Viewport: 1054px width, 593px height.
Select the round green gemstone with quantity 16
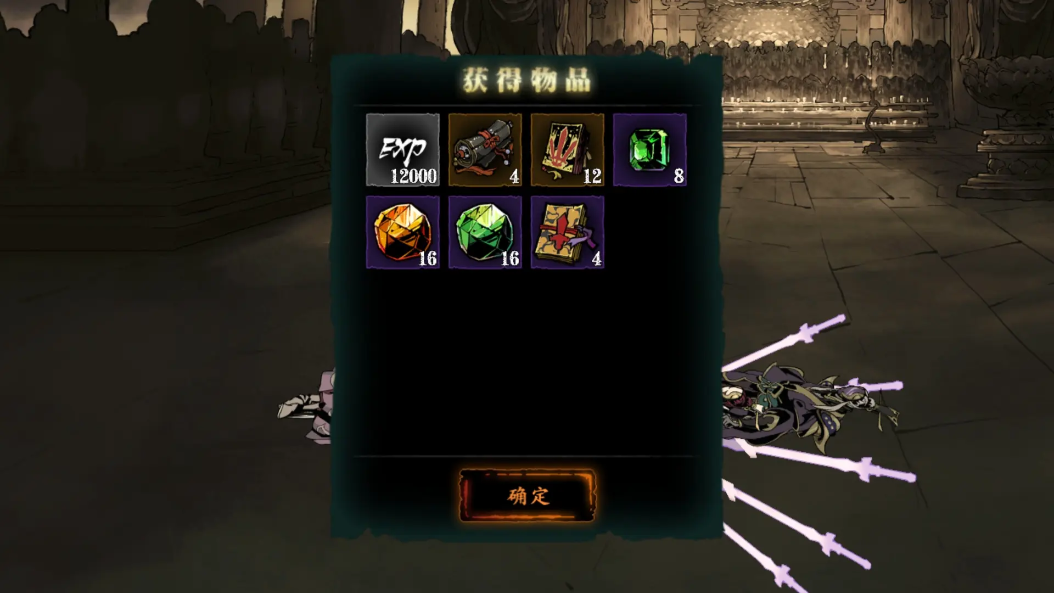[x=485, y=232]
